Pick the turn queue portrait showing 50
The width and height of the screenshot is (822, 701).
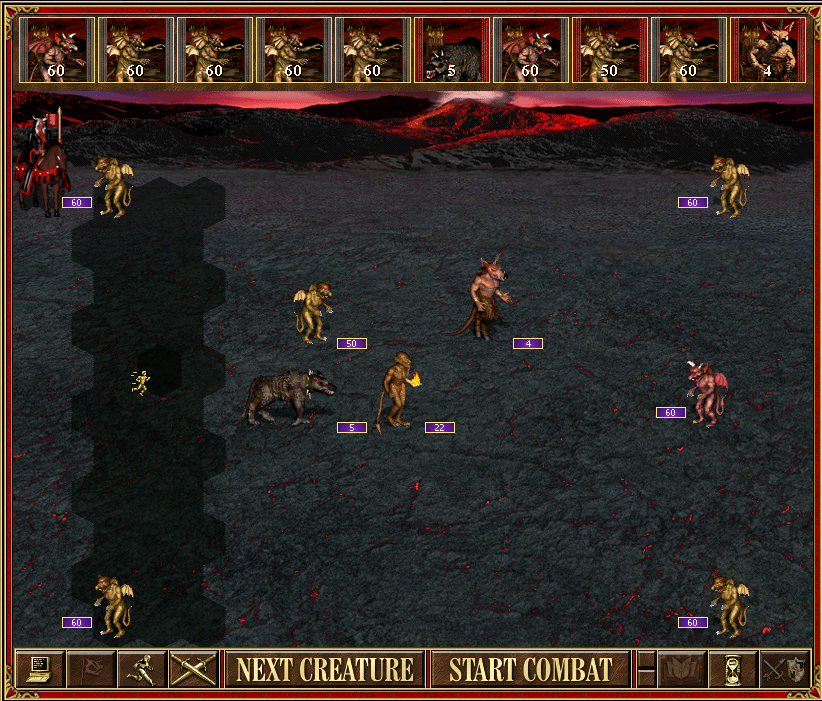(x=608, y=48)
